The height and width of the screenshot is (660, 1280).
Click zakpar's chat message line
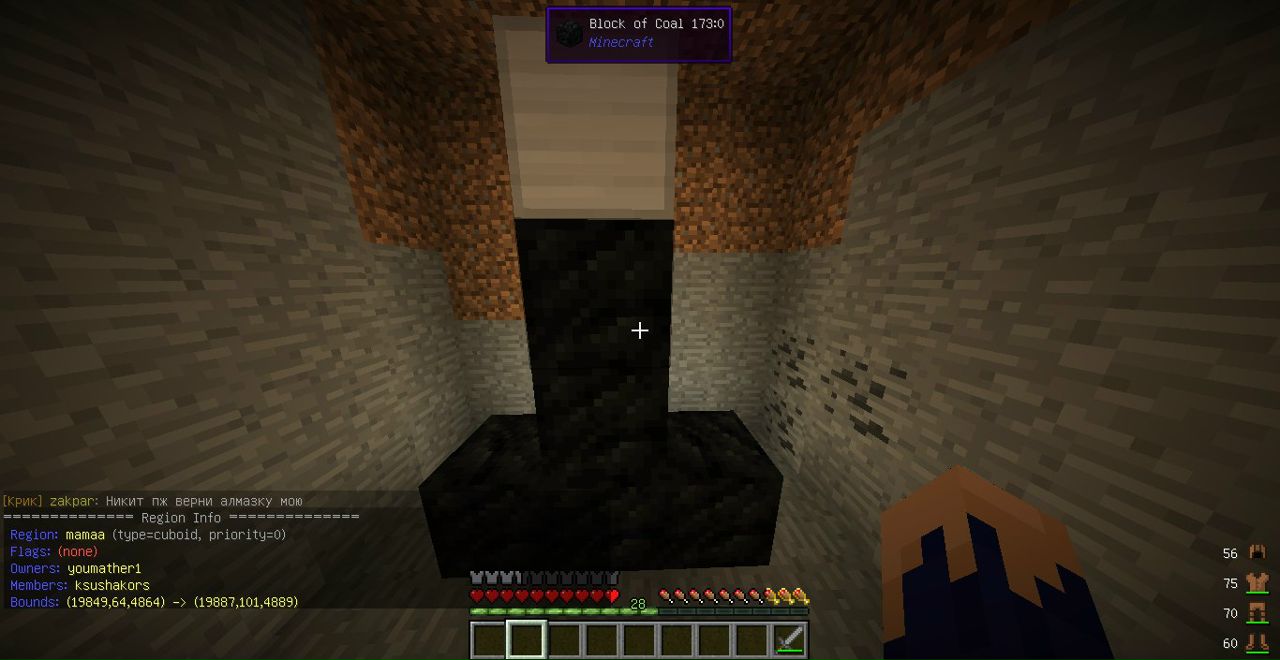coord(152,501)
